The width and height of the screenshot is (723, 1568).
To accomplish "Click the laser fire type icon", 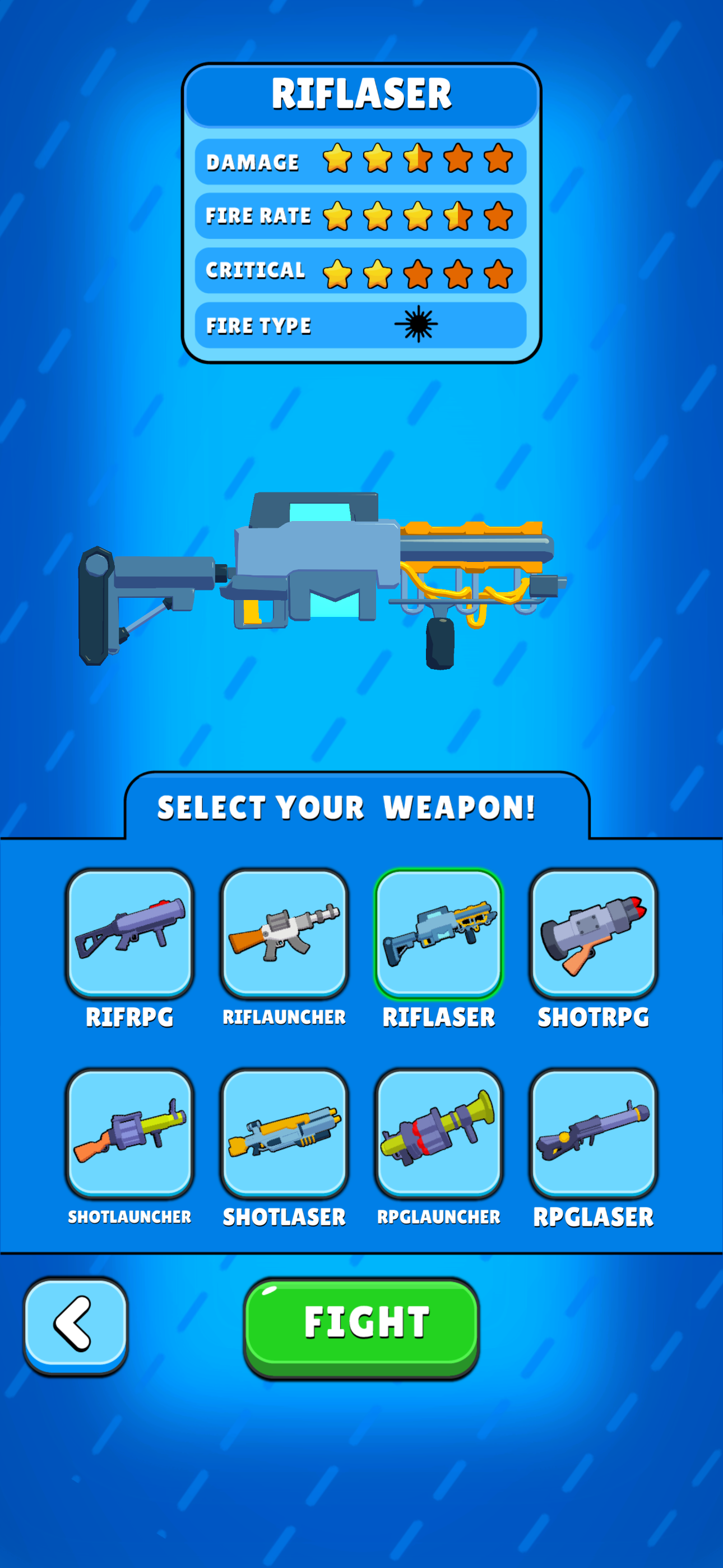I will point(418,324).
